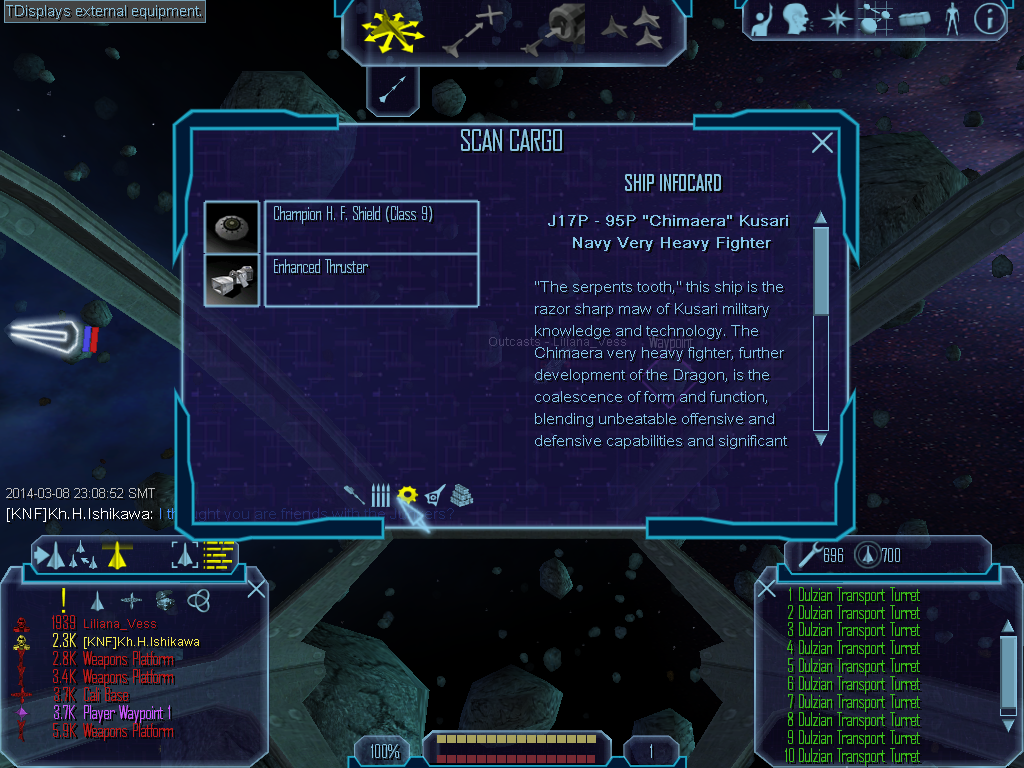Select weapon 1 Dulzian Transport Turret

[x=857, y=596]
